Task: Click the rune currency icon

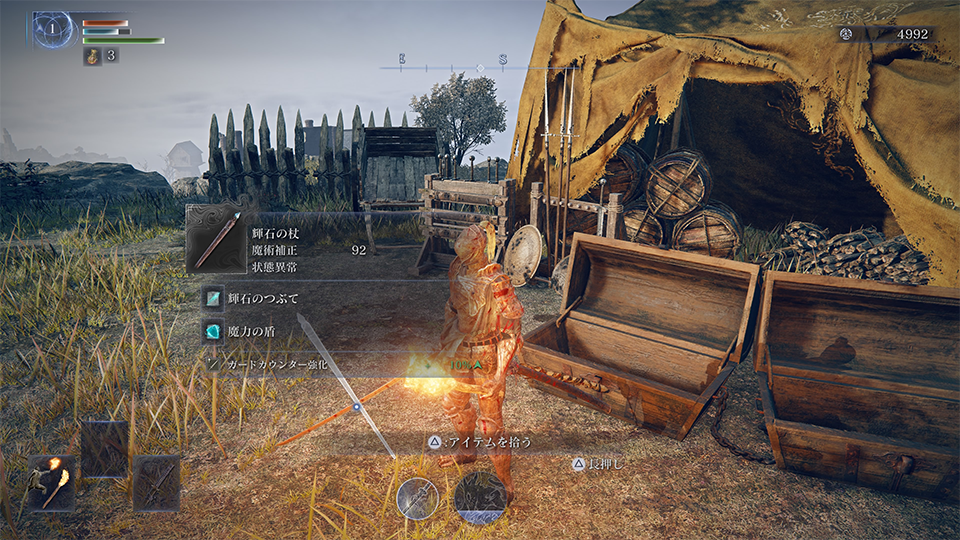Action: (846, 34)
